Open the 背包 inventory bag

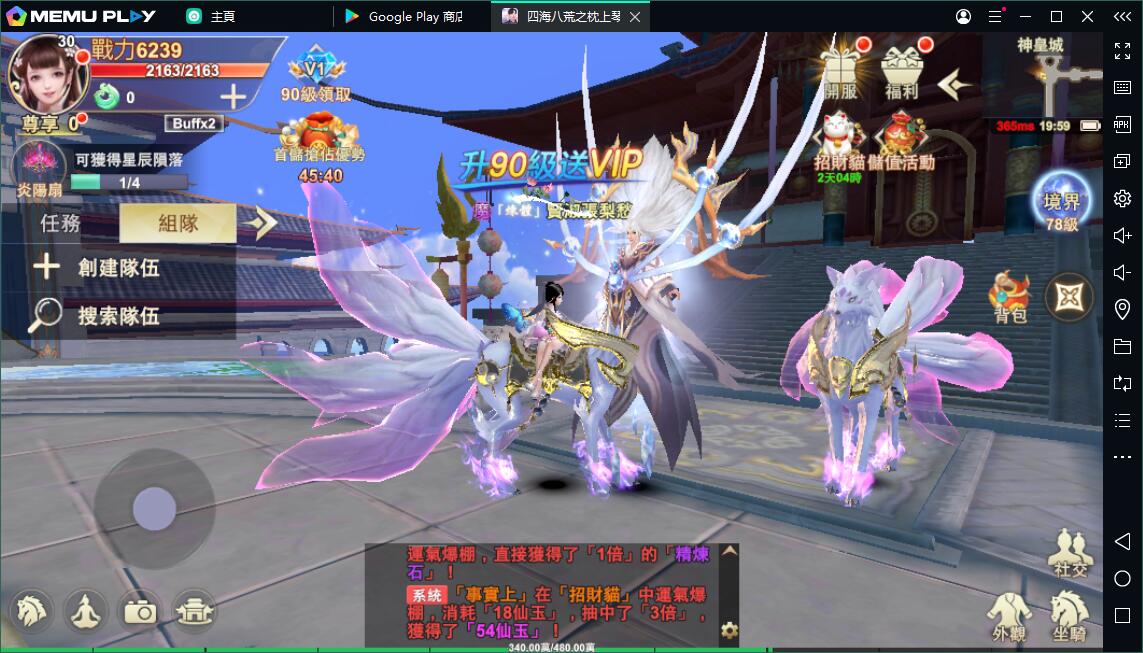[x=1010, y=298]
